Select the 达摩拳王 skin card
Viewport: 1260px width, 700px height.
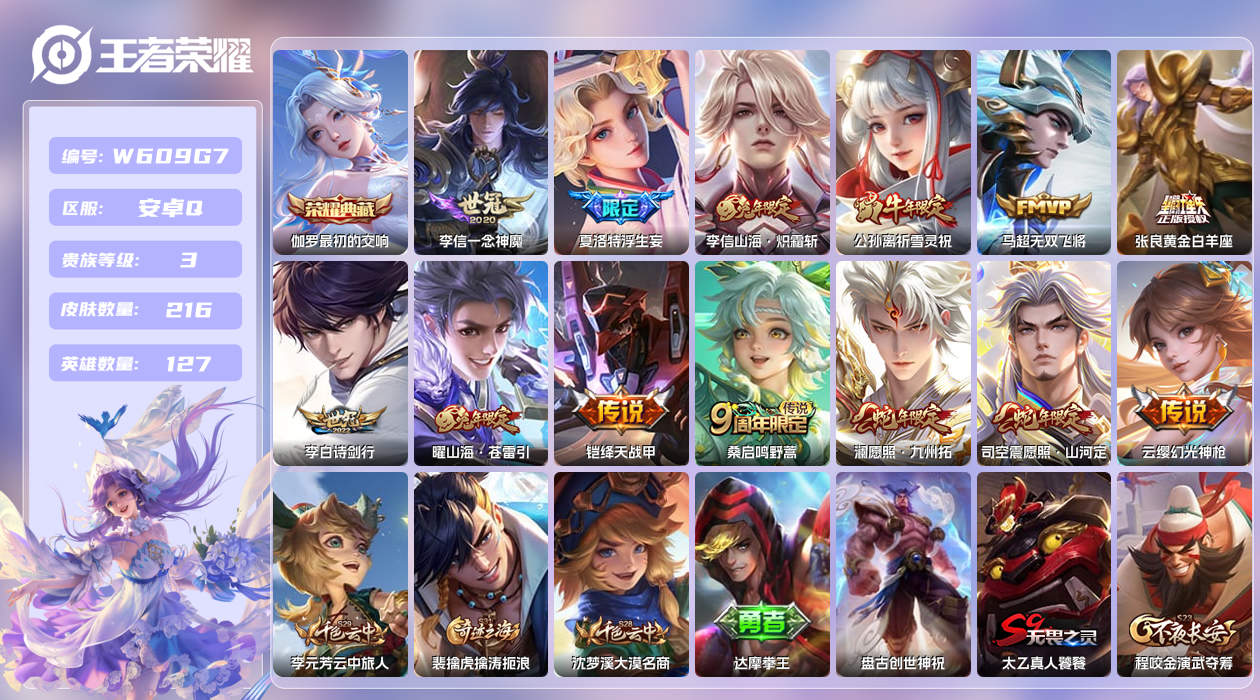[762, 574]
